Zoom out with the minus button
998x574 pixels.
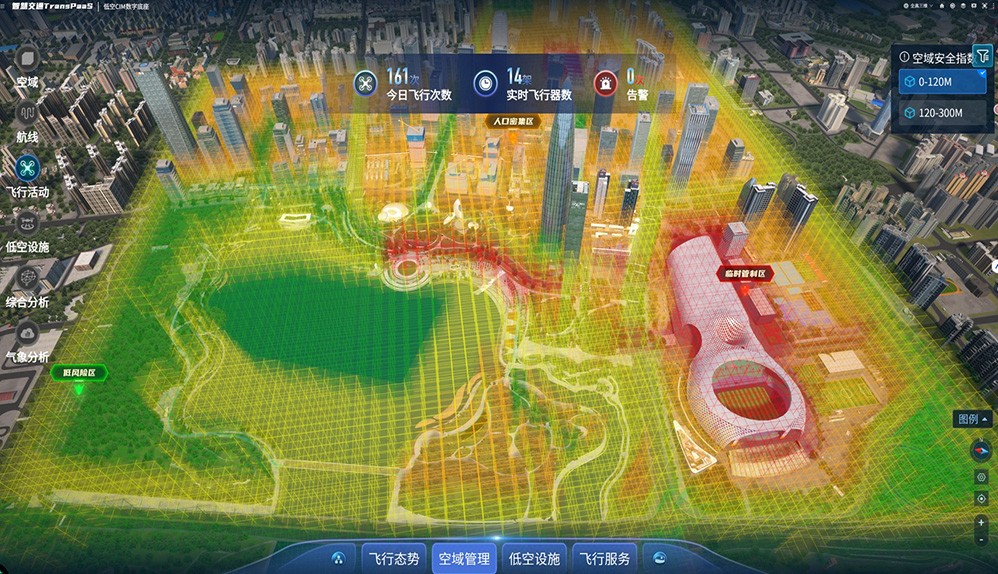click(x=981, y=540)
